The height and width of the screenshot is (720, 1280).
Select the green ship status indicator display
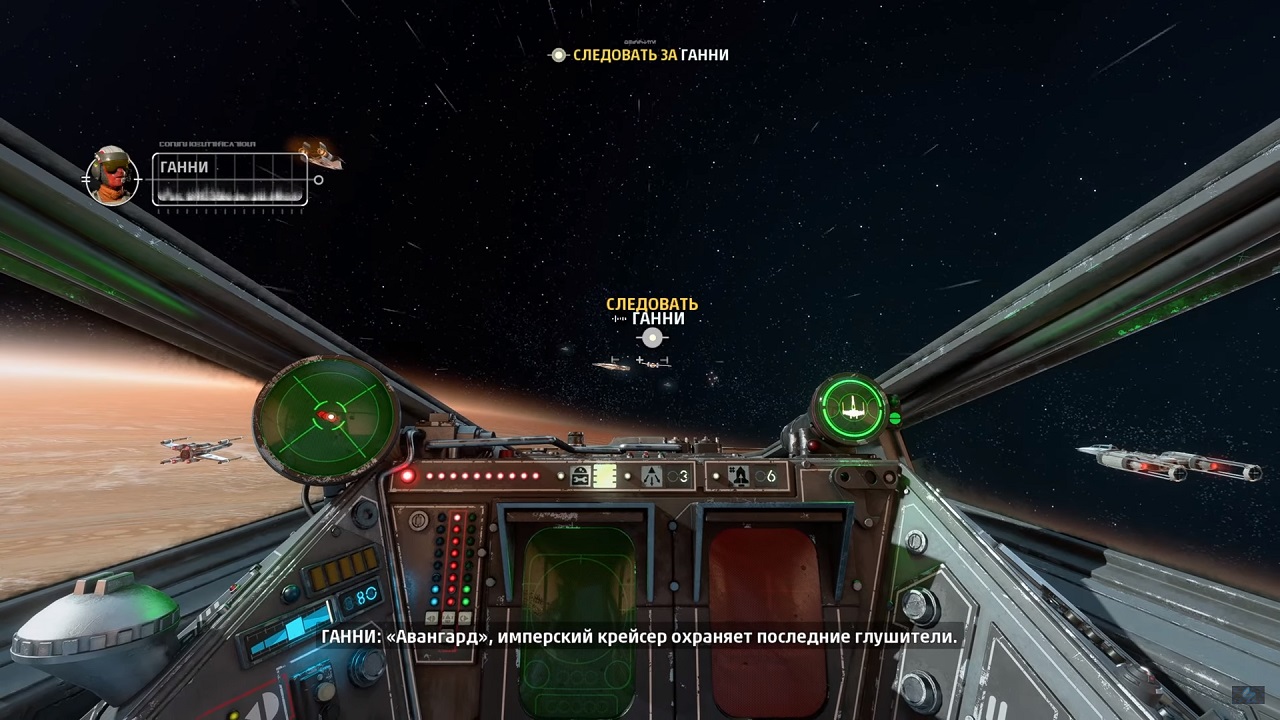852,407
